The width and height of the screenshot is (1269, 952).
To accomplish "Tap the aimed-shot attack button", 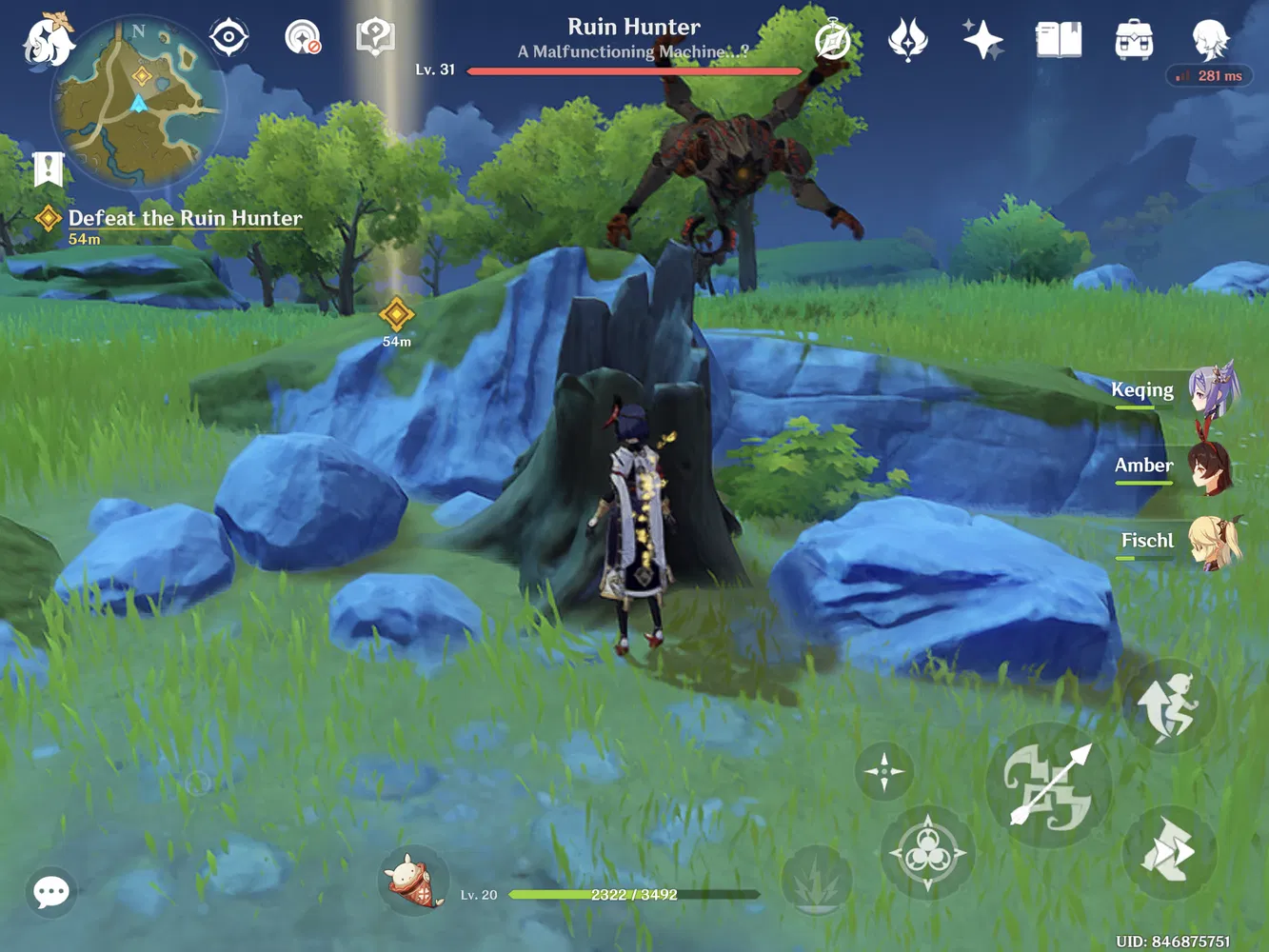I will [1050, 783].
